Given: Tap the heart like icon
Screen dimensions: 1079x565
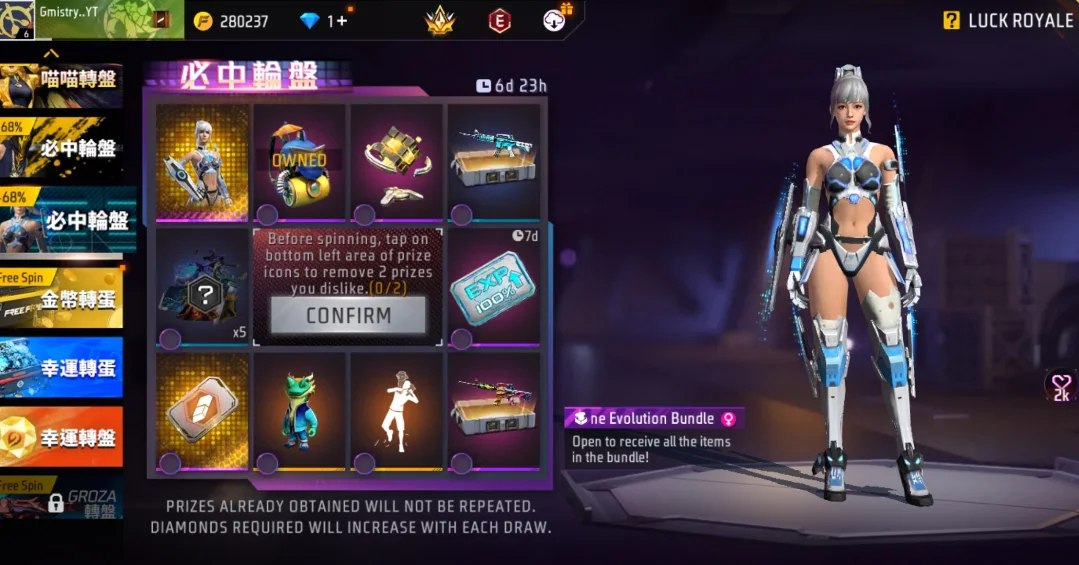Looking at the screenshot, I should [x=1060, y=384].
